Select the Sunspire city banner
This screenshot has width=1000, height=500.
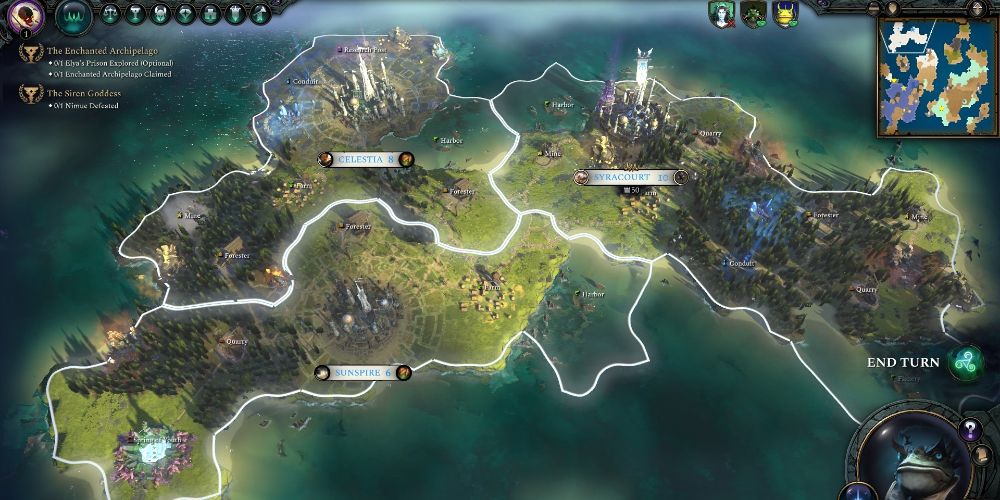362,373
